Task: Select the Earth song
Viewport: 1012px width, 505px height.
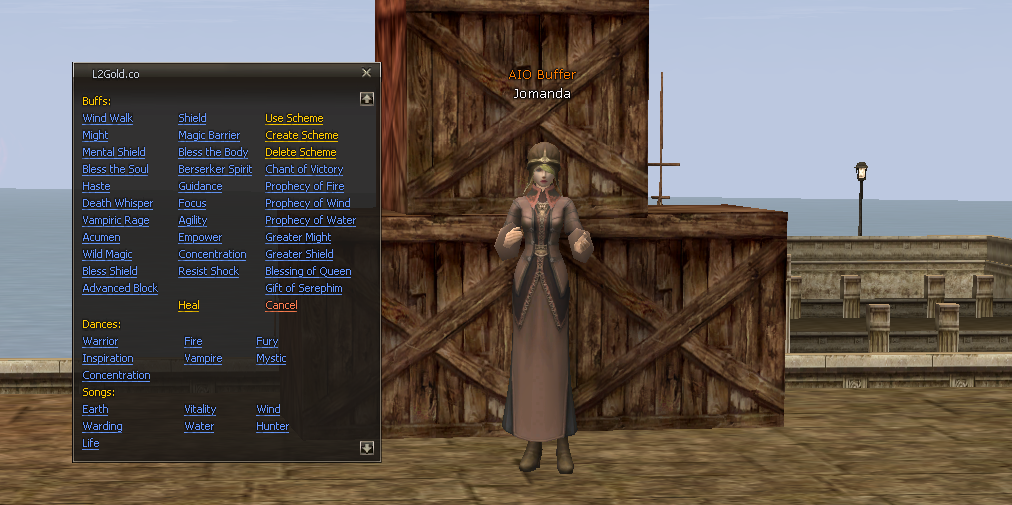Action: [x=95, y=409]
